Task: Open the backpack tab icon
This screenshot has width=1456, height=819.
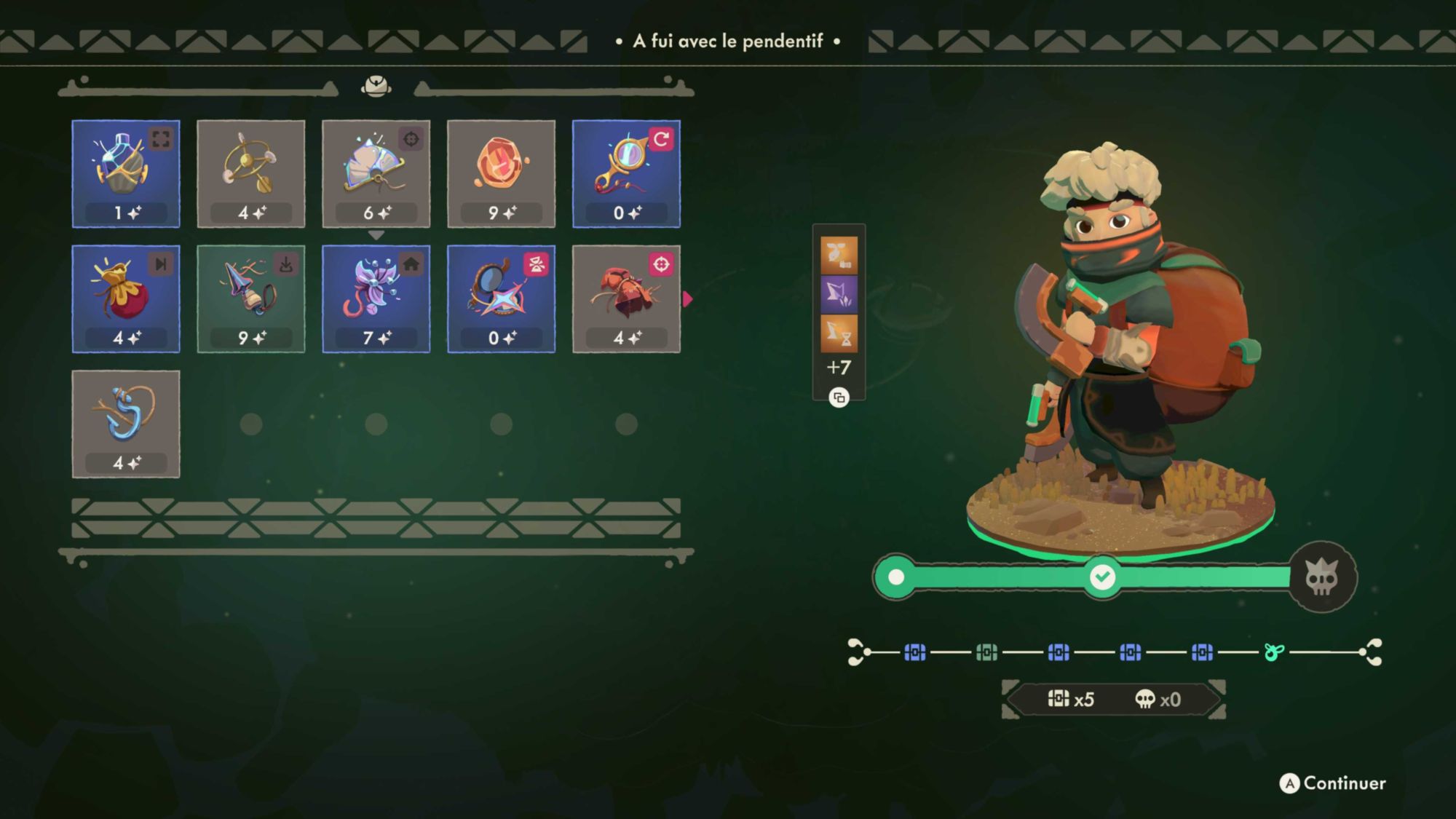Action: [x=376, y=87]
